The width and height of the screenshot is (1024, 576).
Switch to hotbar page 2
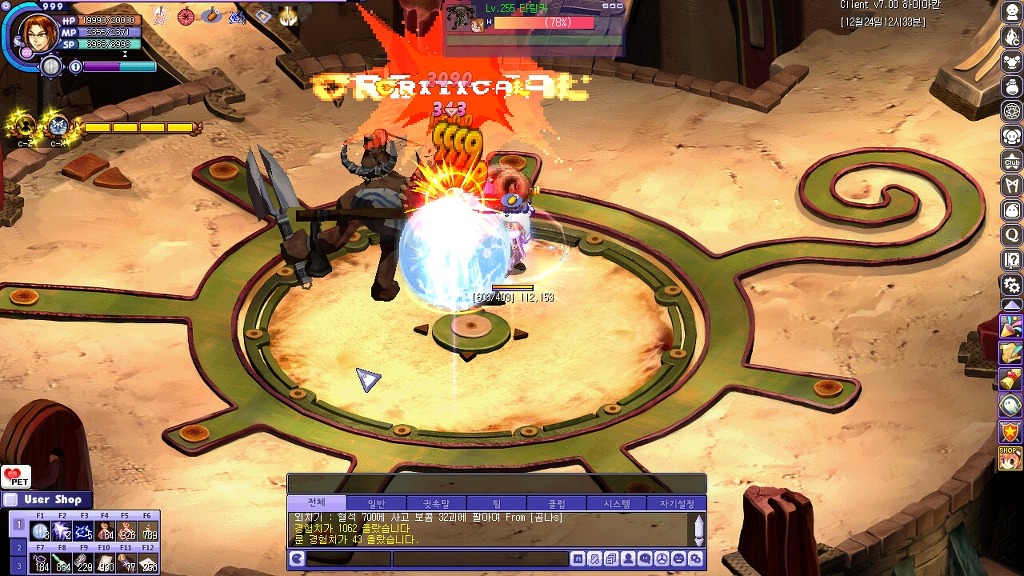tap(17, 546)
